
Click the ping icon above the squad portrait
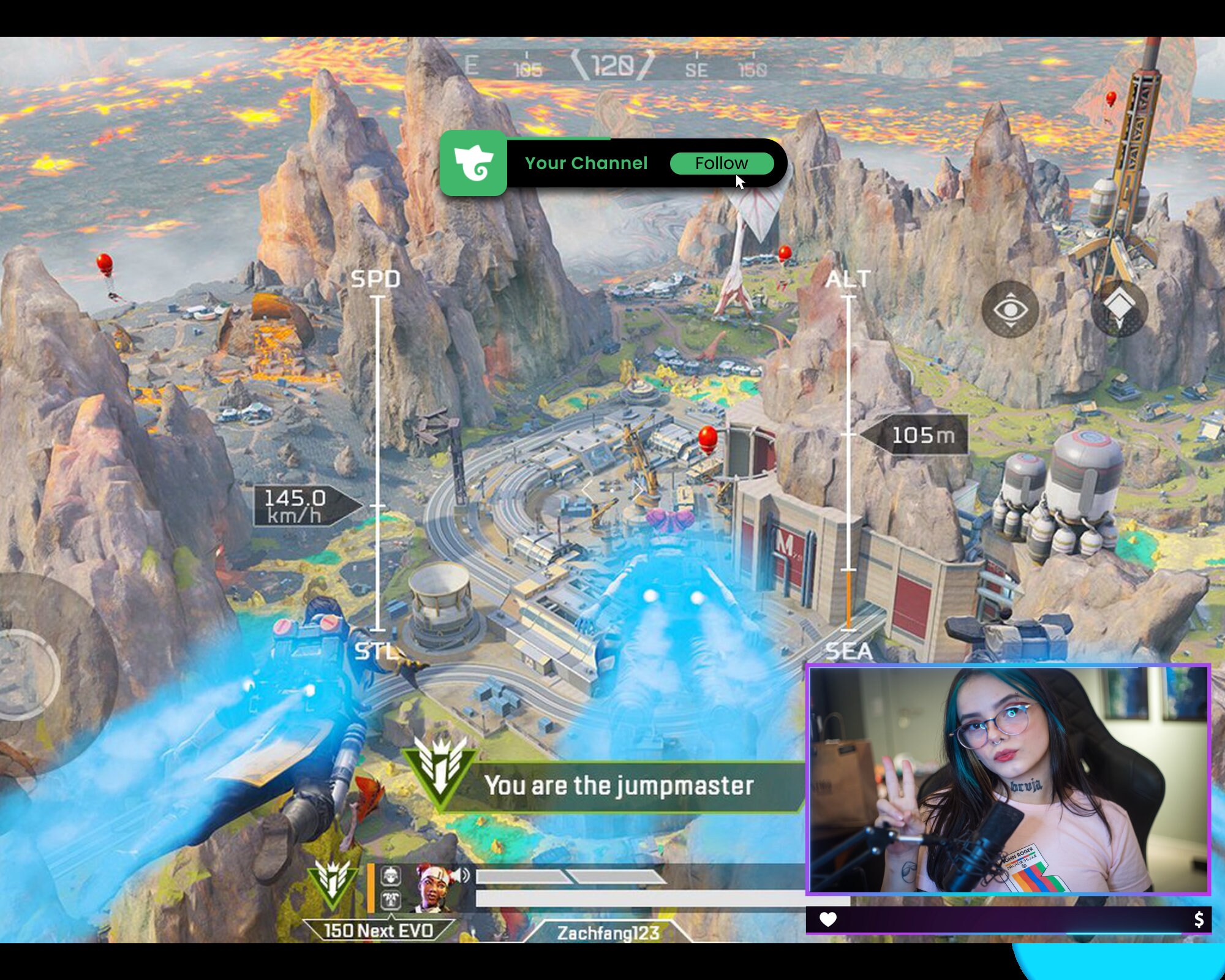tap(391, 875)
